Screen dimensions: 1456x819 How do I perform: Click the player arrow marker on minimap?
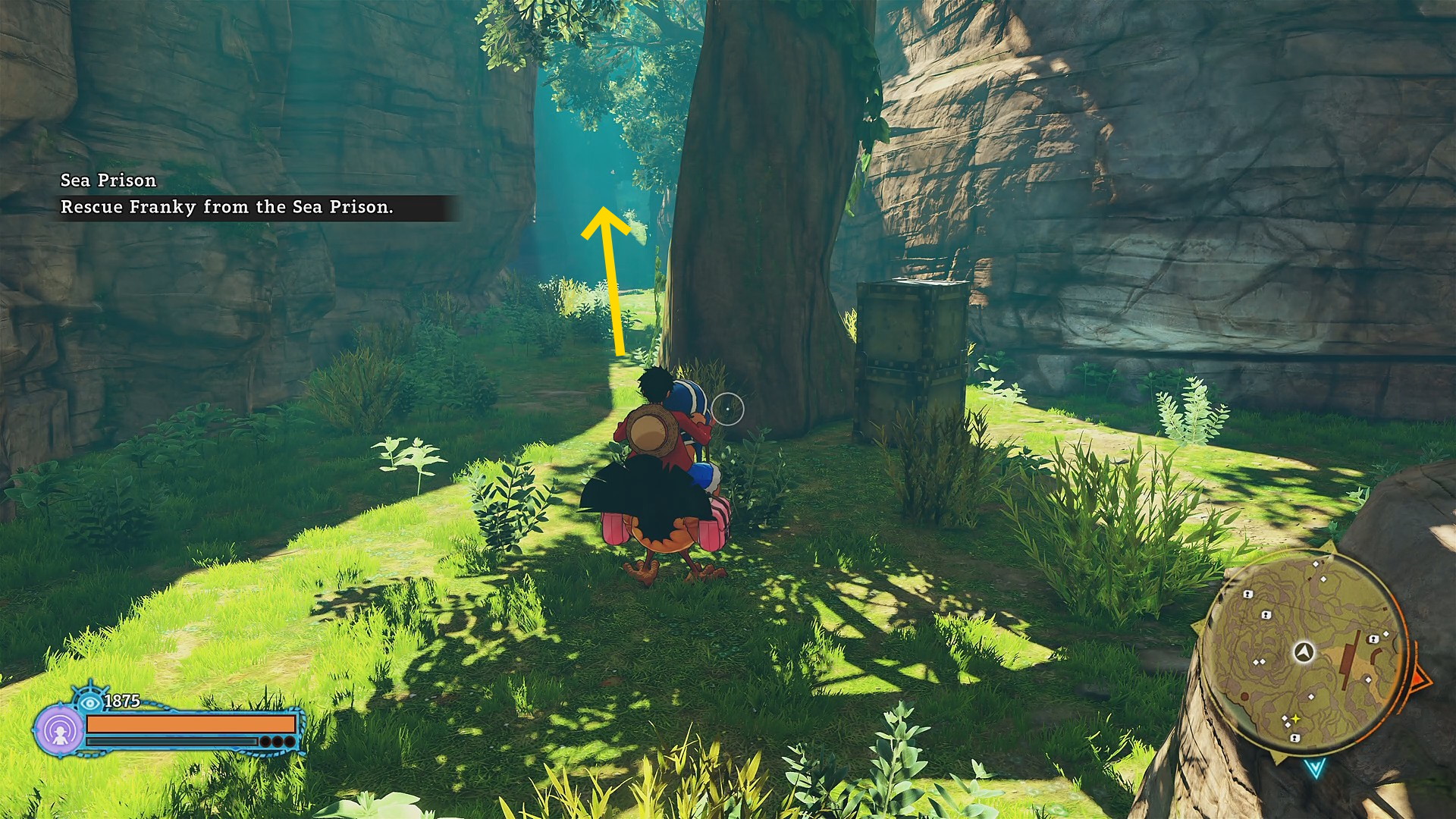click(1304, 651)
